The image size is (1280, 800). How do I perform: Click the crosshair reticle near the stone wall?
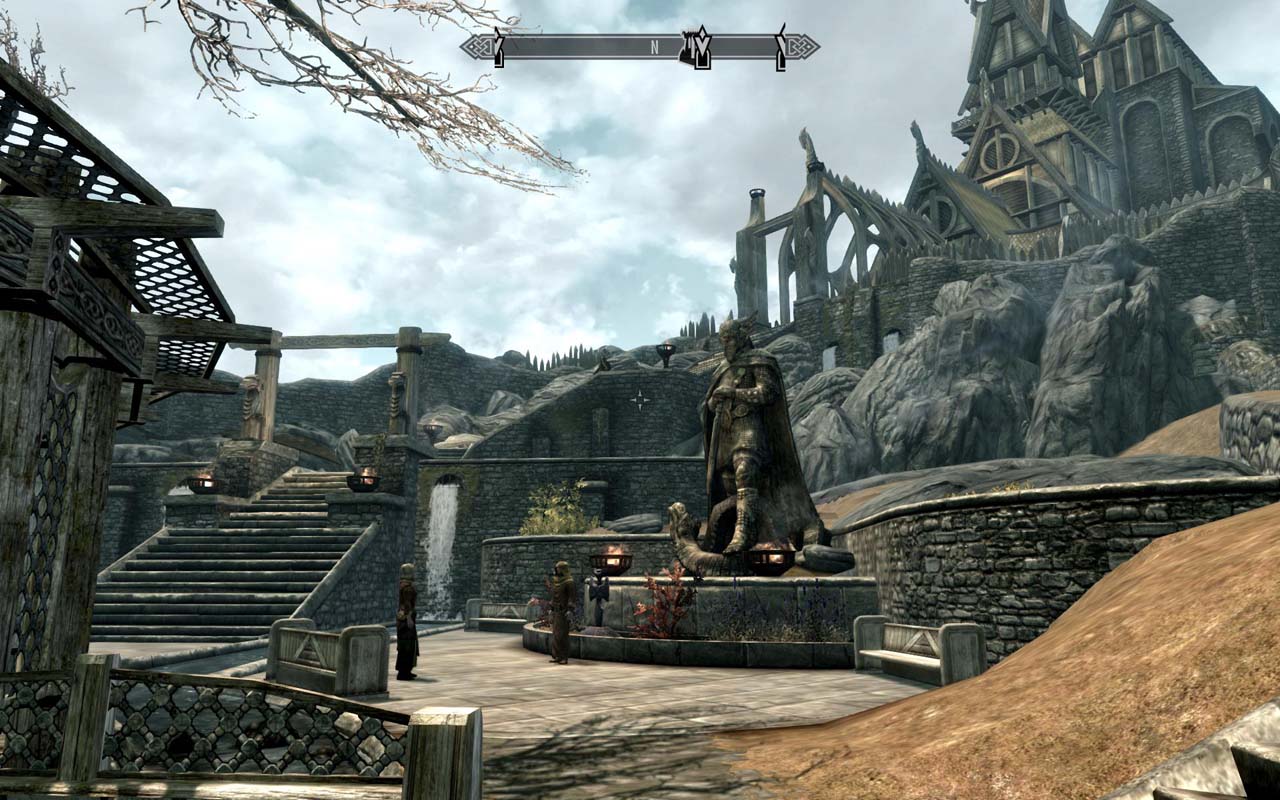click(641, 398)
